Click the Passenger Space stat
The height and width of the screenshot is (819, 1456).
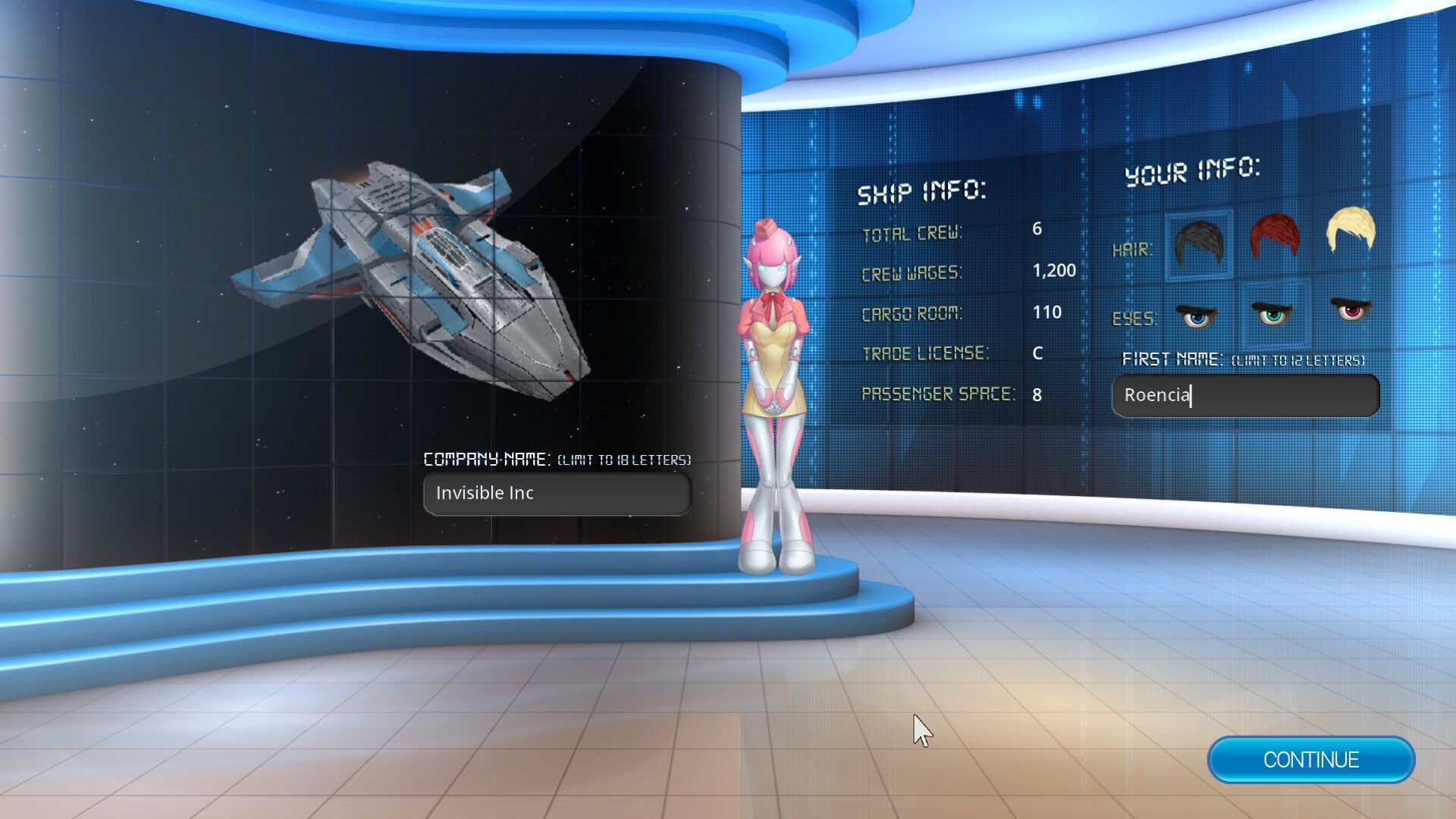(940, 394)
